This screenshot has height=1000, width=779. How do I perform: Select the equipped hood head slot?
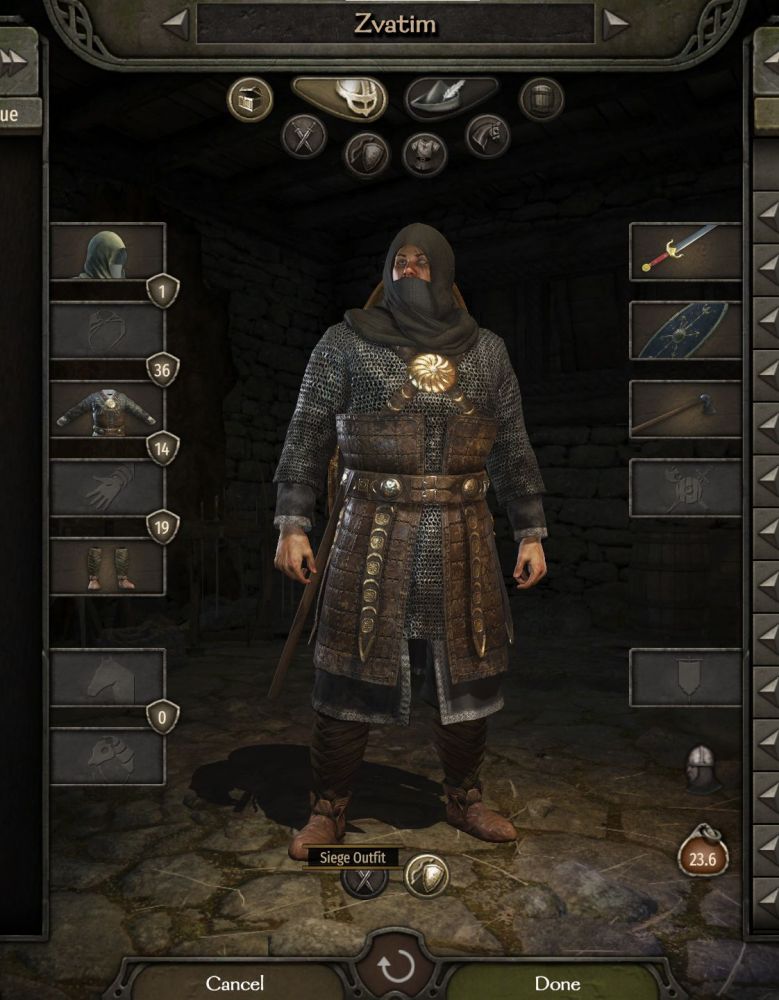pyautogui.click(x=107, y=251)
